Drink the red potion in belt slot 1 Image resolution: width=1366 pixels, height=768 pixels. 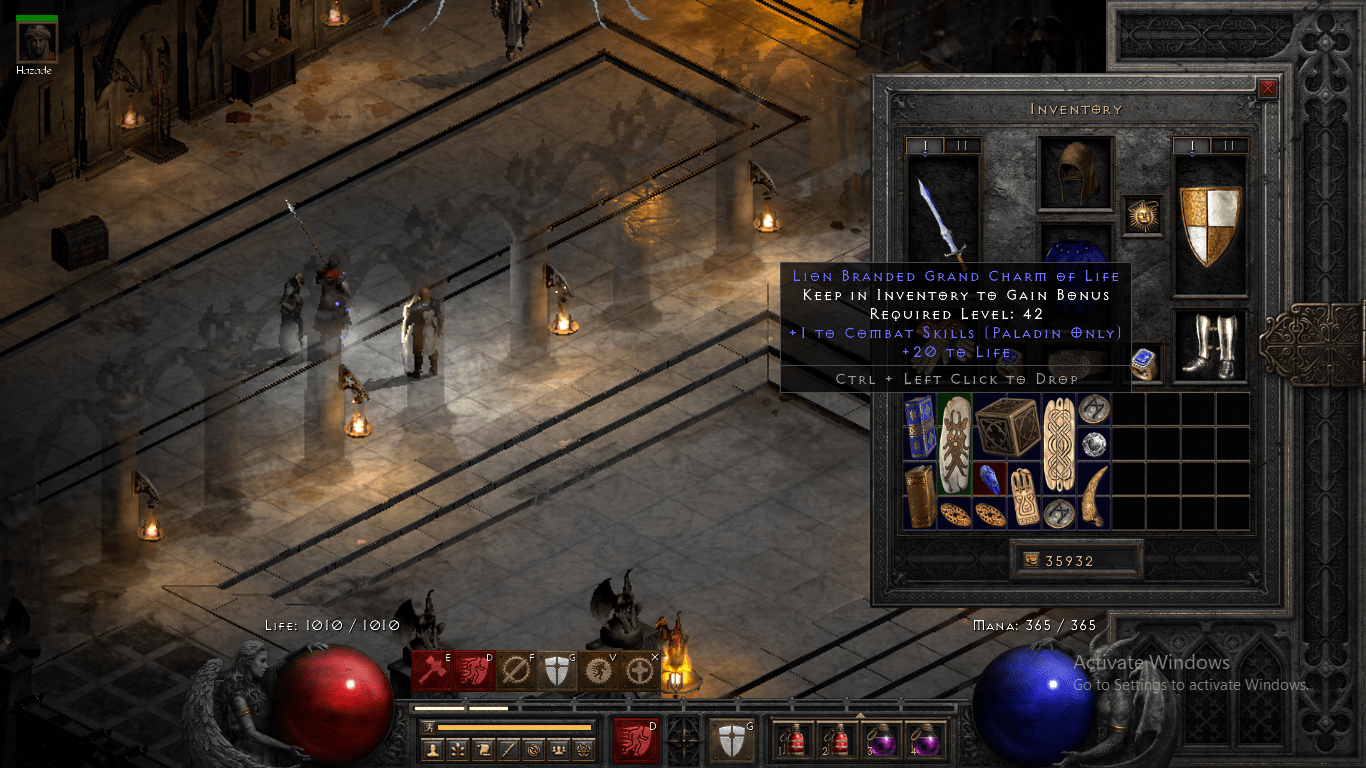795,740
